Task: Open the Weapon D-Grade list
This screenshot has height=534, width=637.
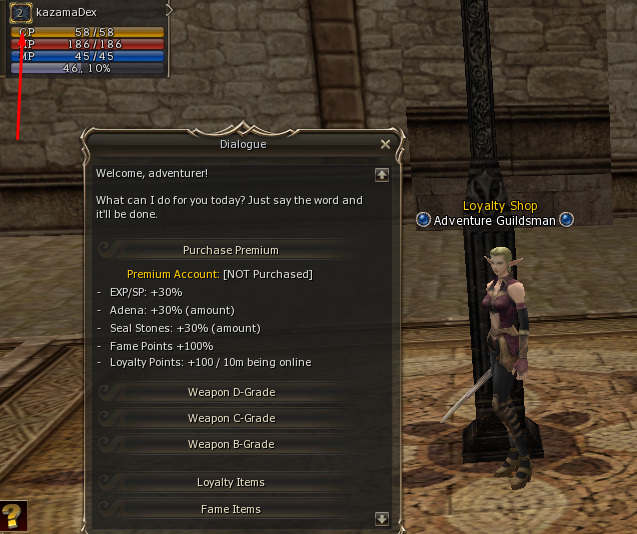Action: pyautogui.click(x=231, y=392)
